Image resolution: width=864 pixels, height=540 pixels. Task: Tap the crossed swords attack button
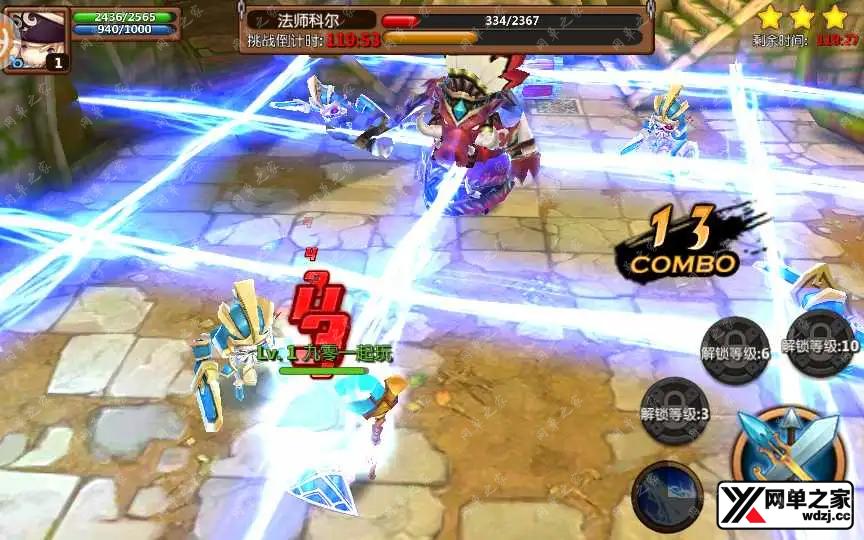tap(789, 447)
